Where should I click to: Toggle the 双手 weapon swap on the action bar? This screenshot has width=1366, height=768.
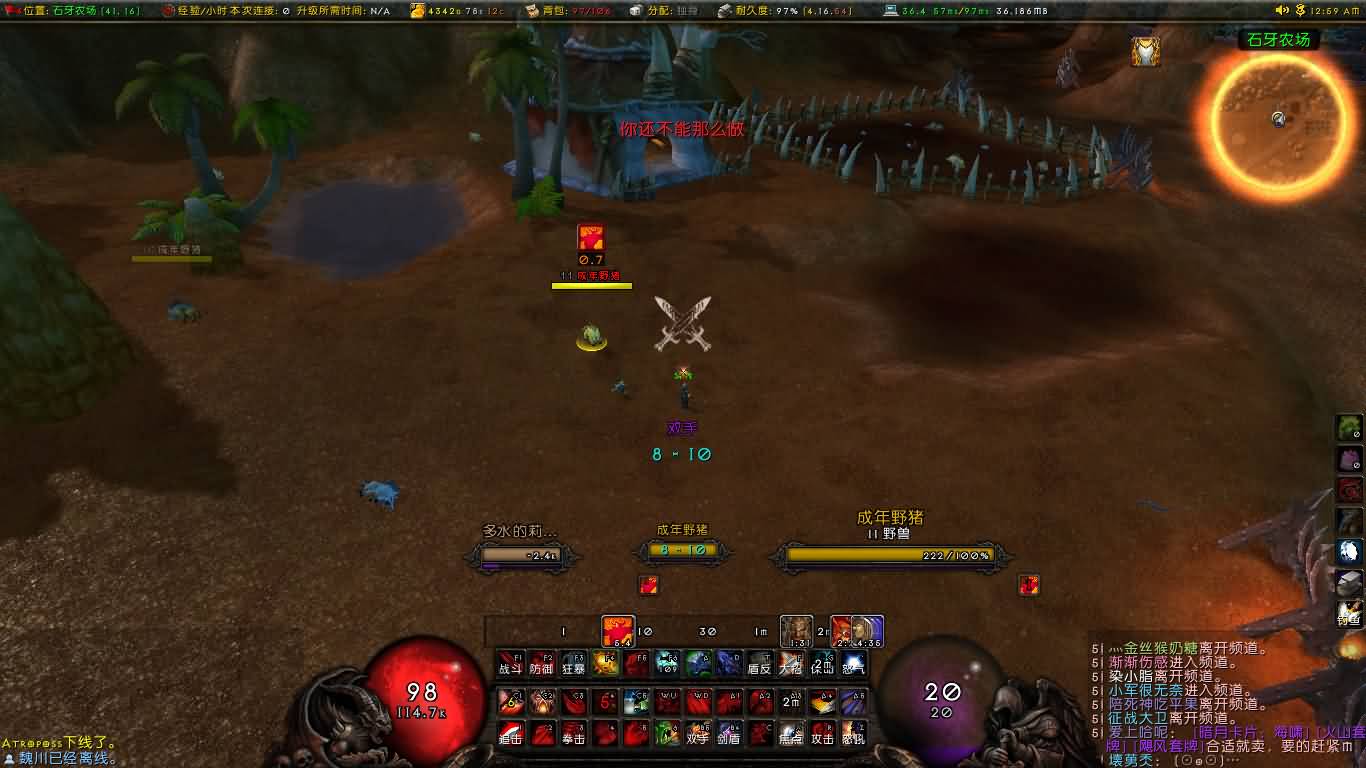(696, 733)
